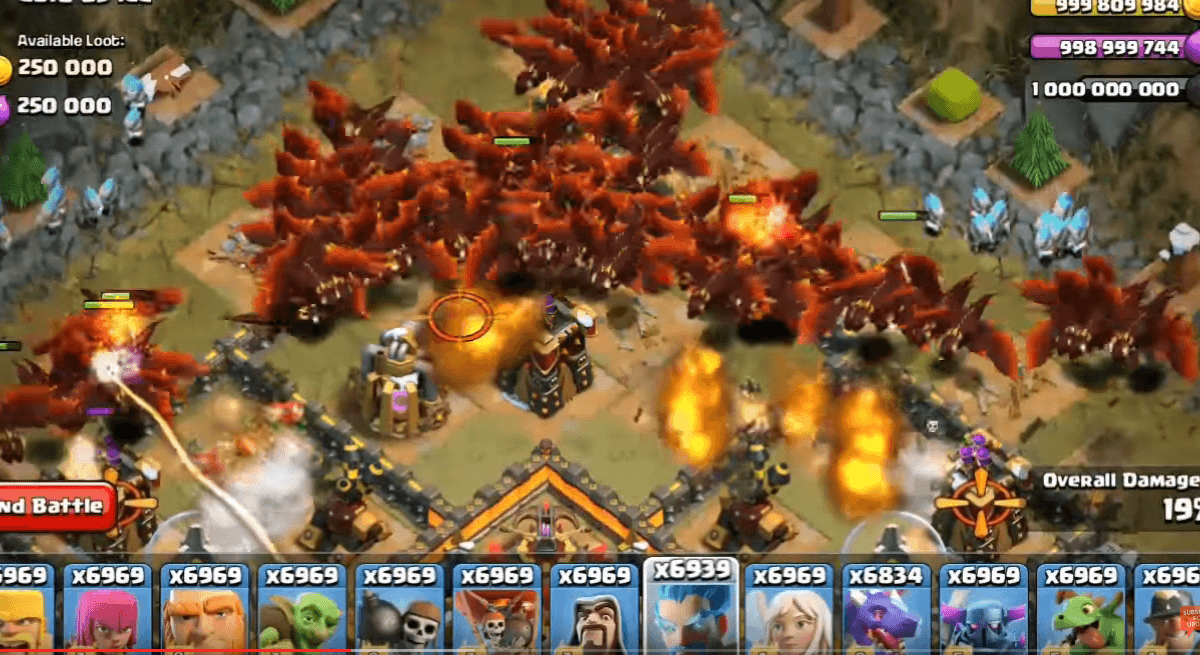Select the hooded Wizard troop card
Screen dimensions: 1200x655
point(593,610)
